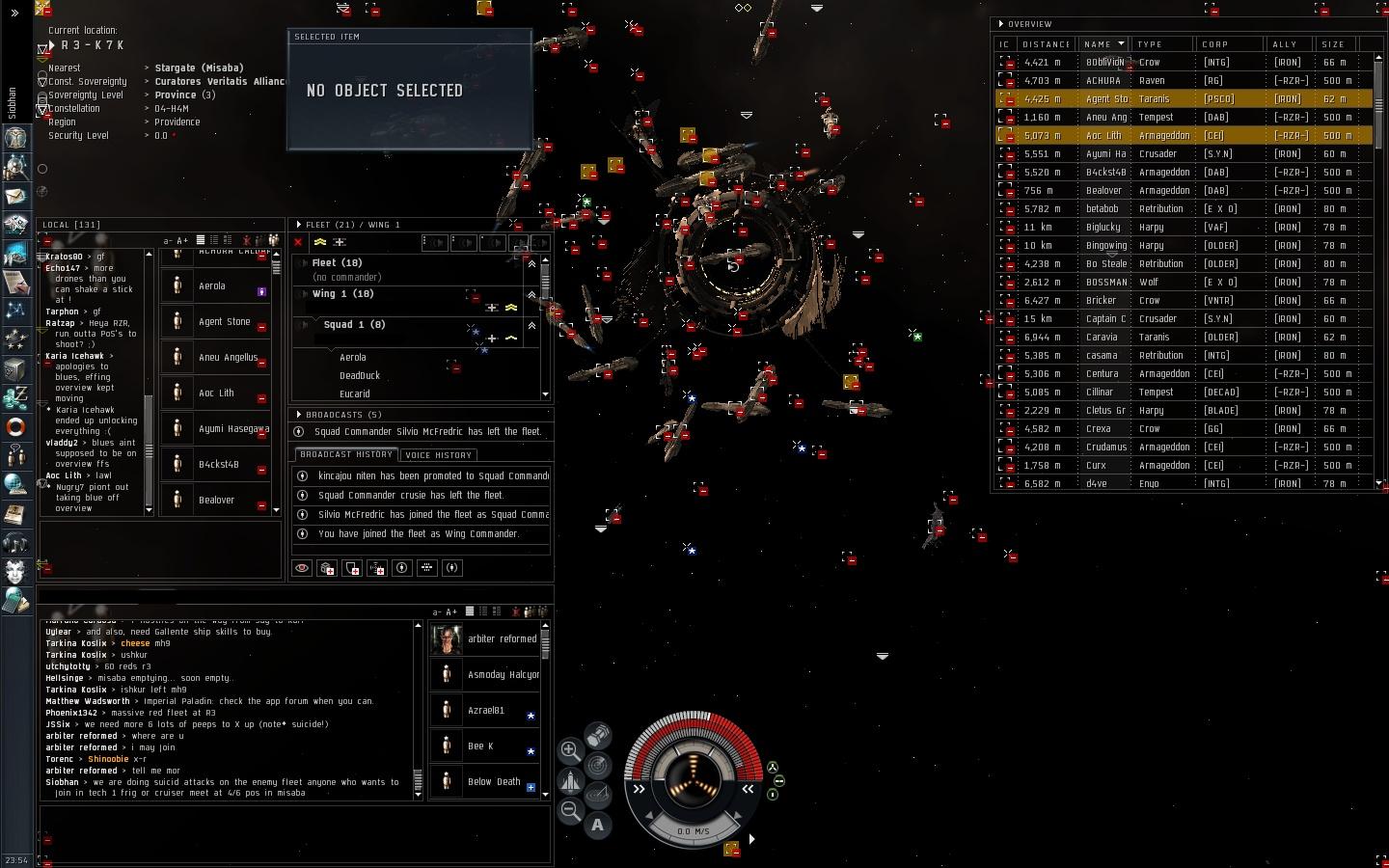The image size is (1389, 868).
Task: Toggle the autopilot A button
Action: [x=598, y=825]
